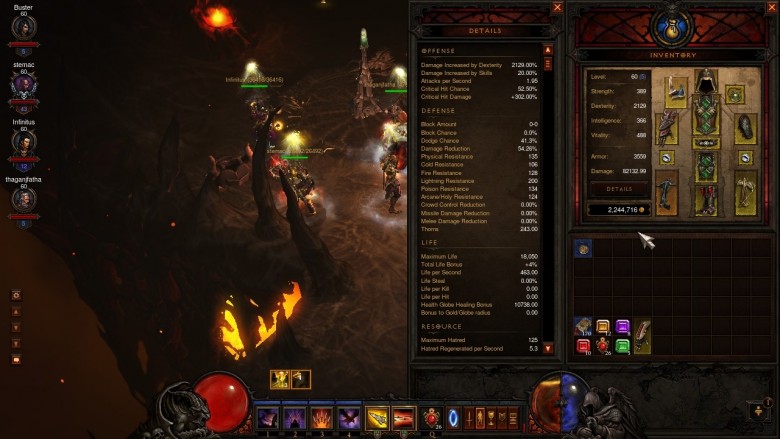The height and width of the screenshot is (439, 780).
Task: Select the red gem stack in the bag
Action: pyautogui.click(x=582, y=346)
